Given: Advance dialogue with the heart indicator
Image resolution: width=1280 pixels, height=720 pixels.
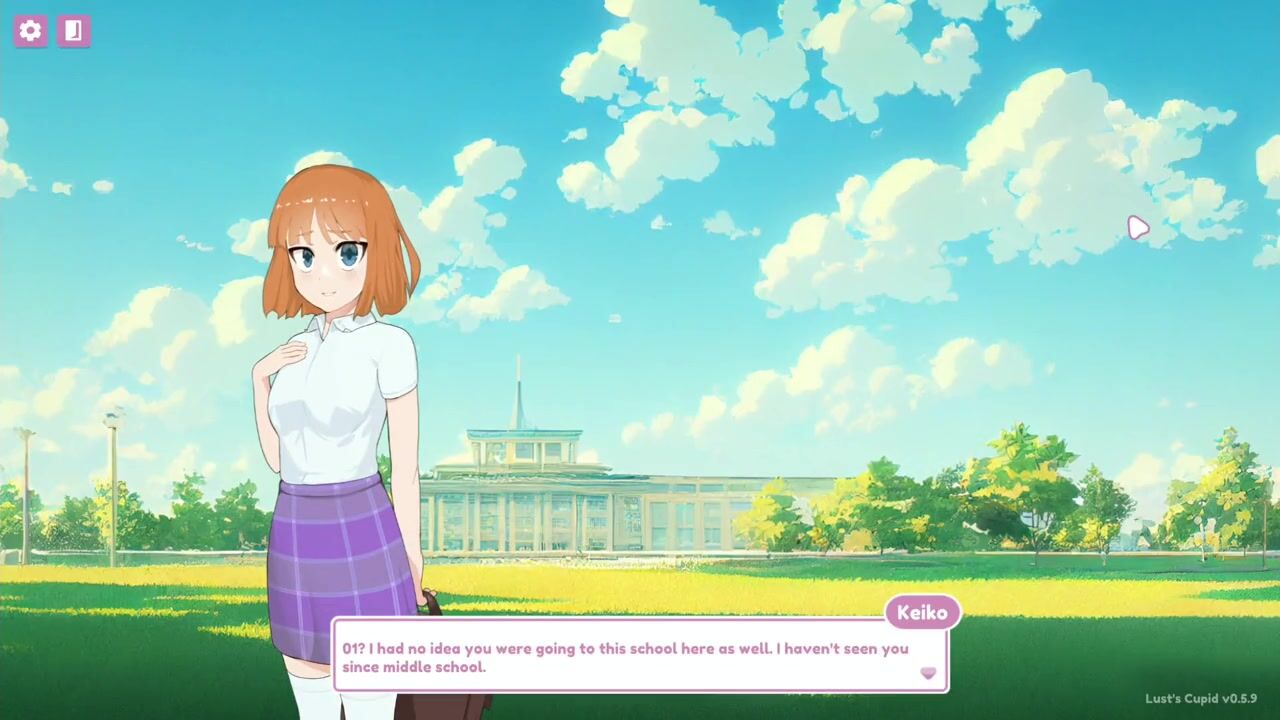Looking at the screenshot, I should [x=928, y=673].
